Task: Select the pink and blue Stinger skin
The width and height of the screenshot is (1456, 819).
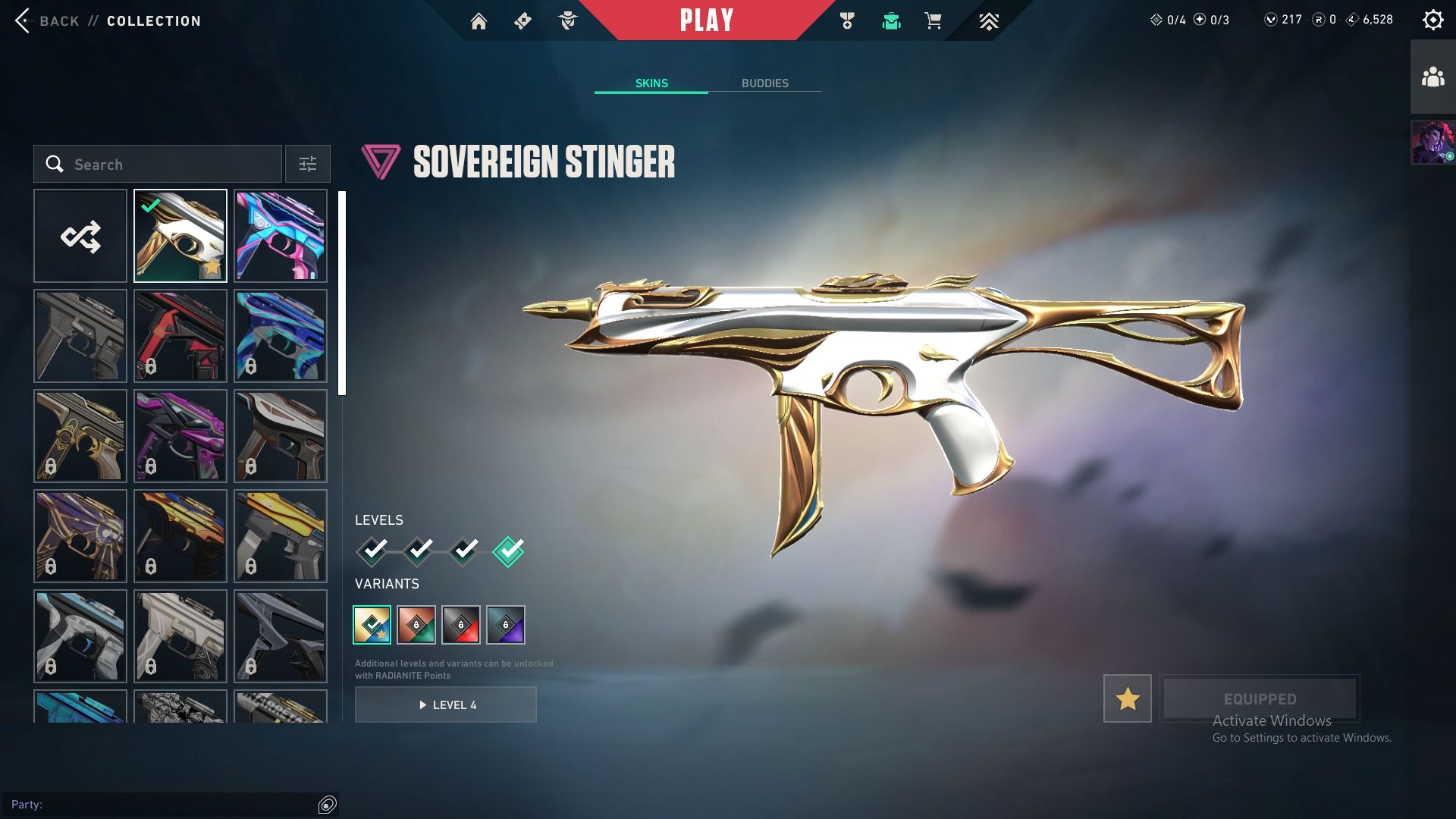Action: 281,236
